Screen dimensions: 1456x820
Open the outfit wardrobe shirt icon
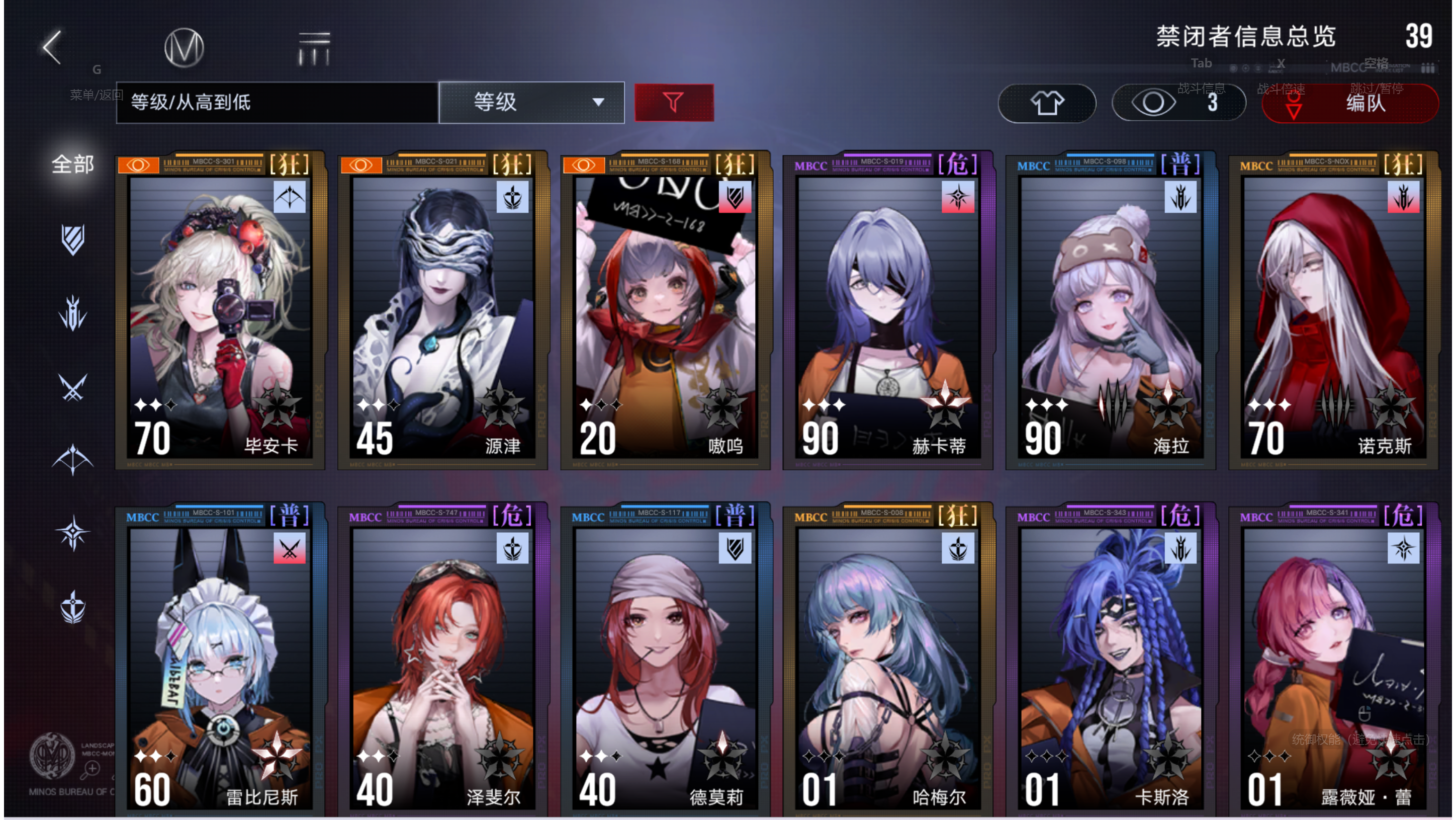(x=1046, y=103)
